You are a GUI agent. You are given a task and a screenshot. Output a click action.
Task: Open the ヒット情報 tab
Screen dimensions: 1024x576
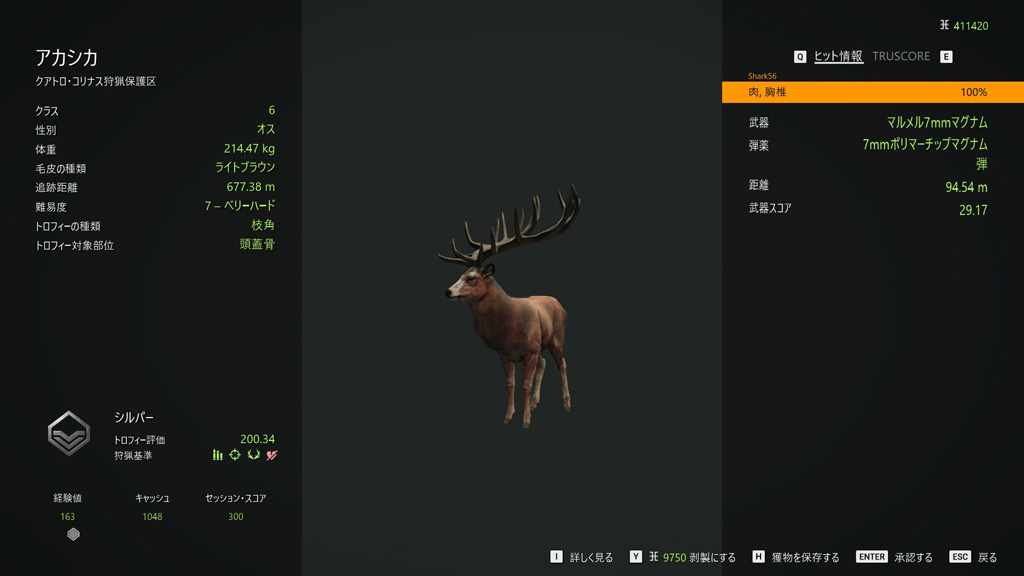pos(838,57)
